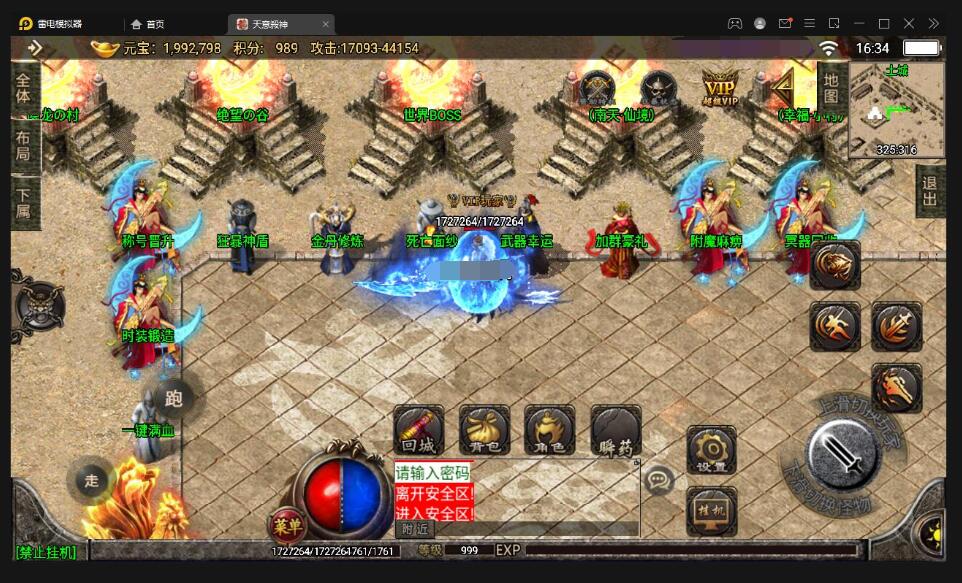Open the 超级VIP panel

click(719, 87)
